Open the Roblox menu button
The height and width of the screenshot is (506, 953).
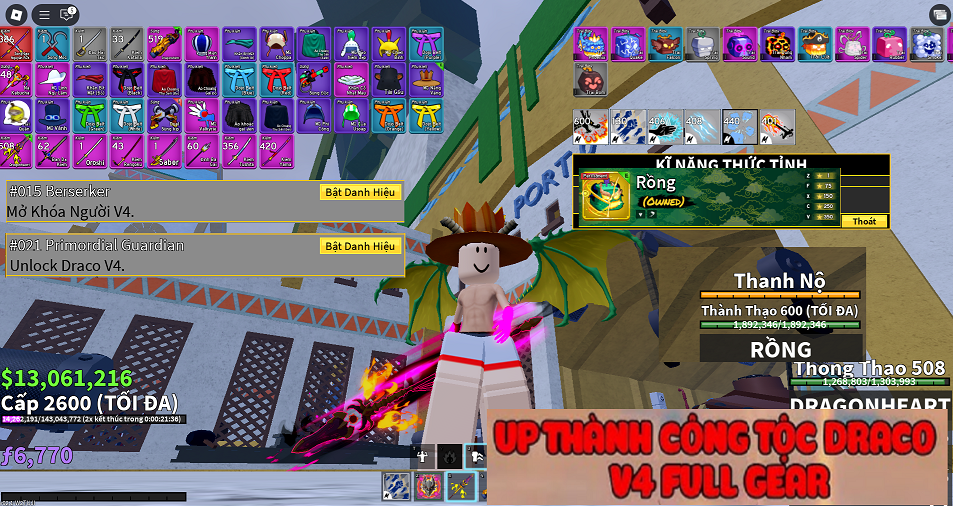pyautogui.click(x=44, y=14)
